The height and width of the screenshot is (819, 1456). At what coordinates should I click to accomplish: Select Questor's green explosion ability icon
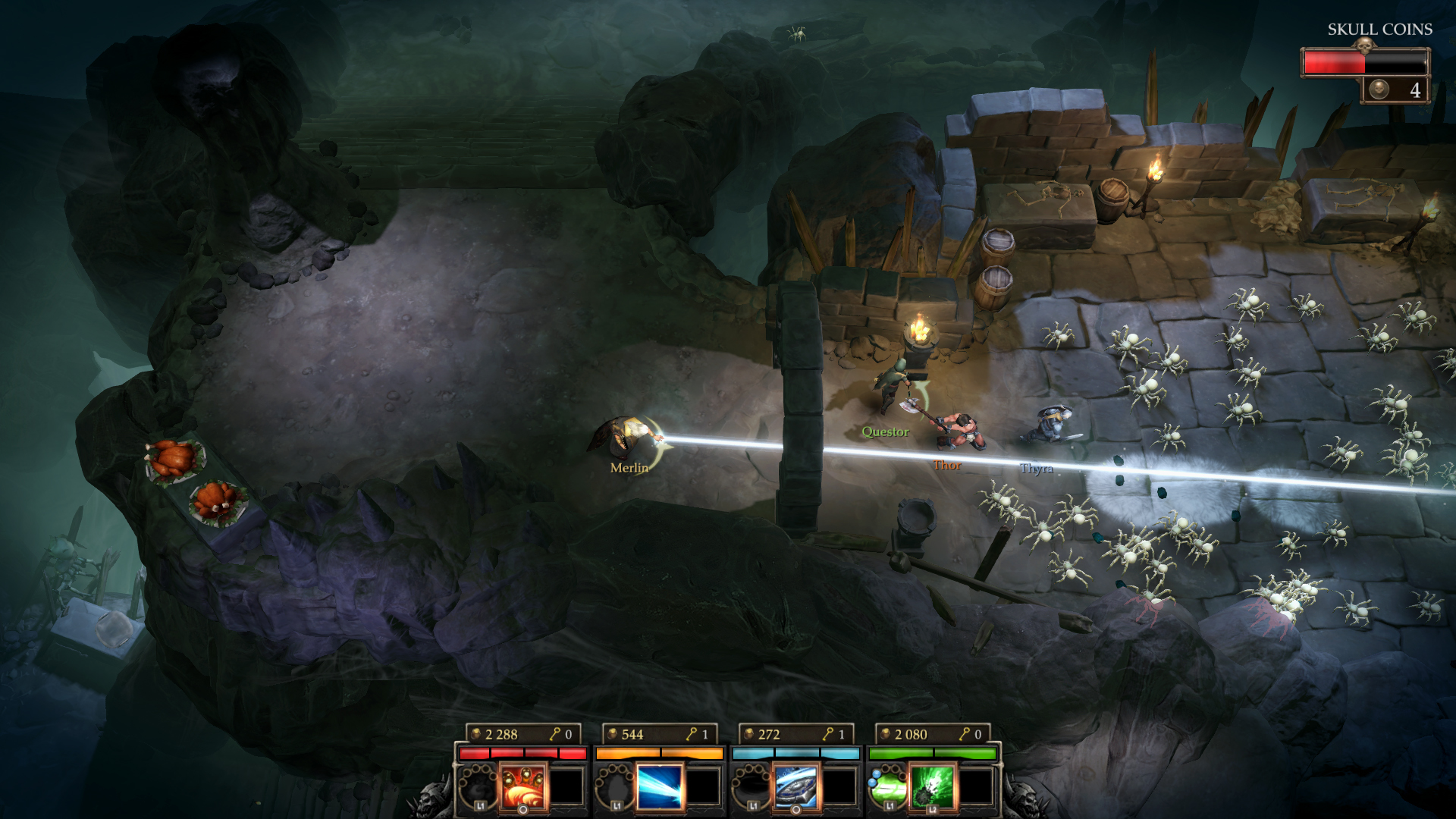pyautogui.click(x=931, y=789)
